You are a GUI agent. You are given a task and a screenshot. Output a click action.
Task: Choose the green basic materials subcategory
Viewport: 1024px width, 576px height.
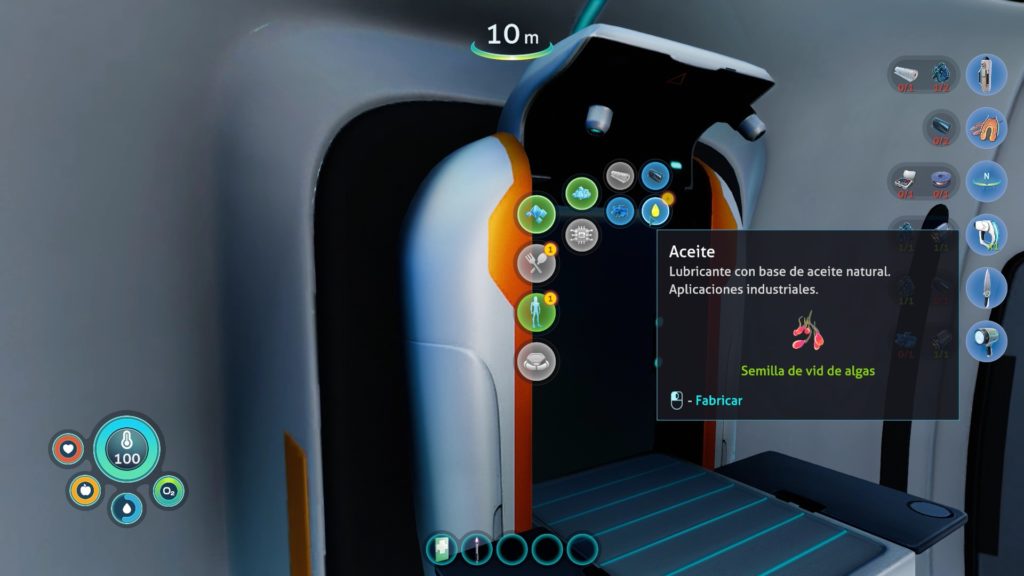click(581, 194)
